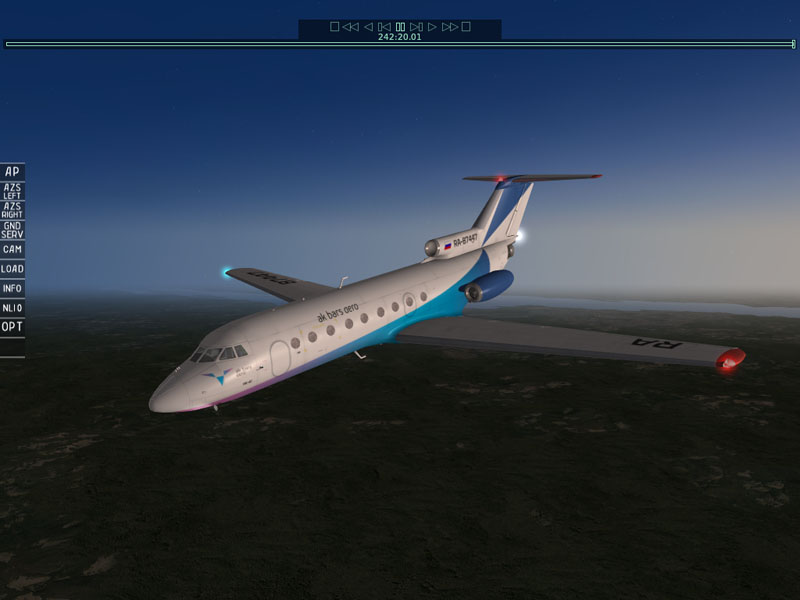Jump to replay end with square beside fast-forward
The height and width of the screenshot is (600, 800).
[x=466, y=27]
